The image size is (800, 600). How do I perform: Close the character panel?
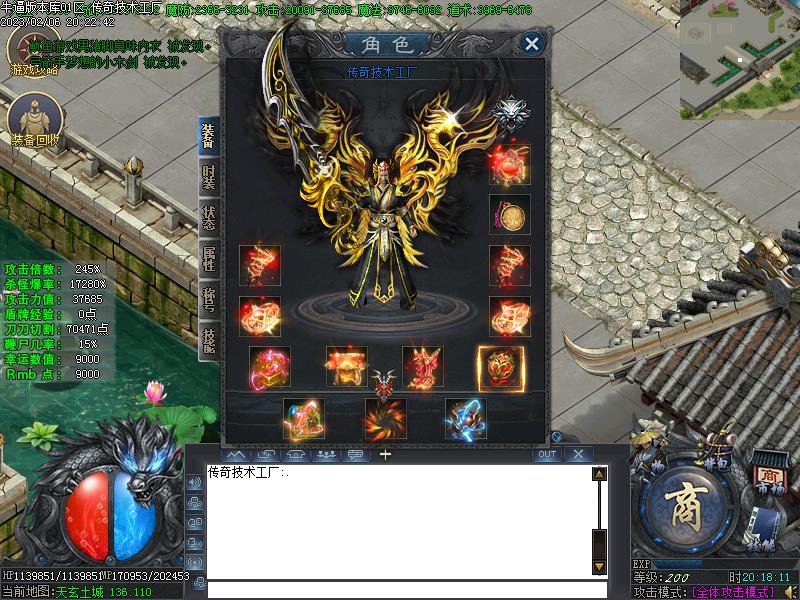pos(532,44)
